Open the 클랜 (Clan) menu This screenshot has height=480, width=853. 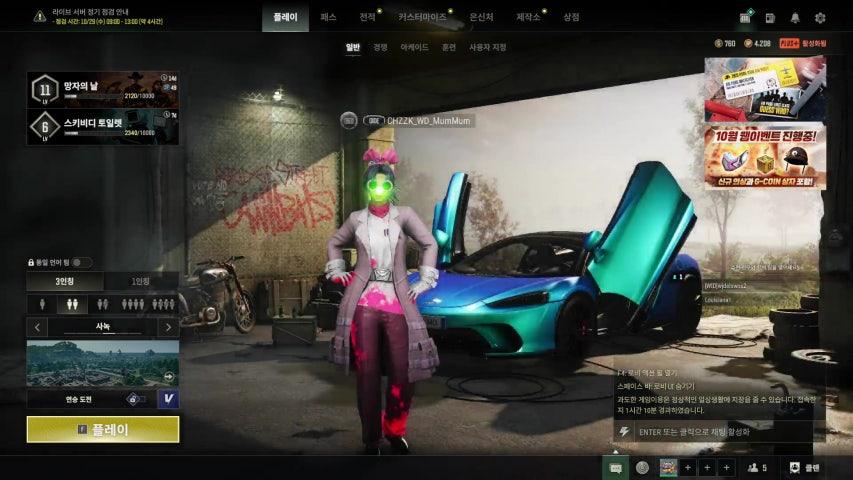pyautogui.click(x=805, y=467)
